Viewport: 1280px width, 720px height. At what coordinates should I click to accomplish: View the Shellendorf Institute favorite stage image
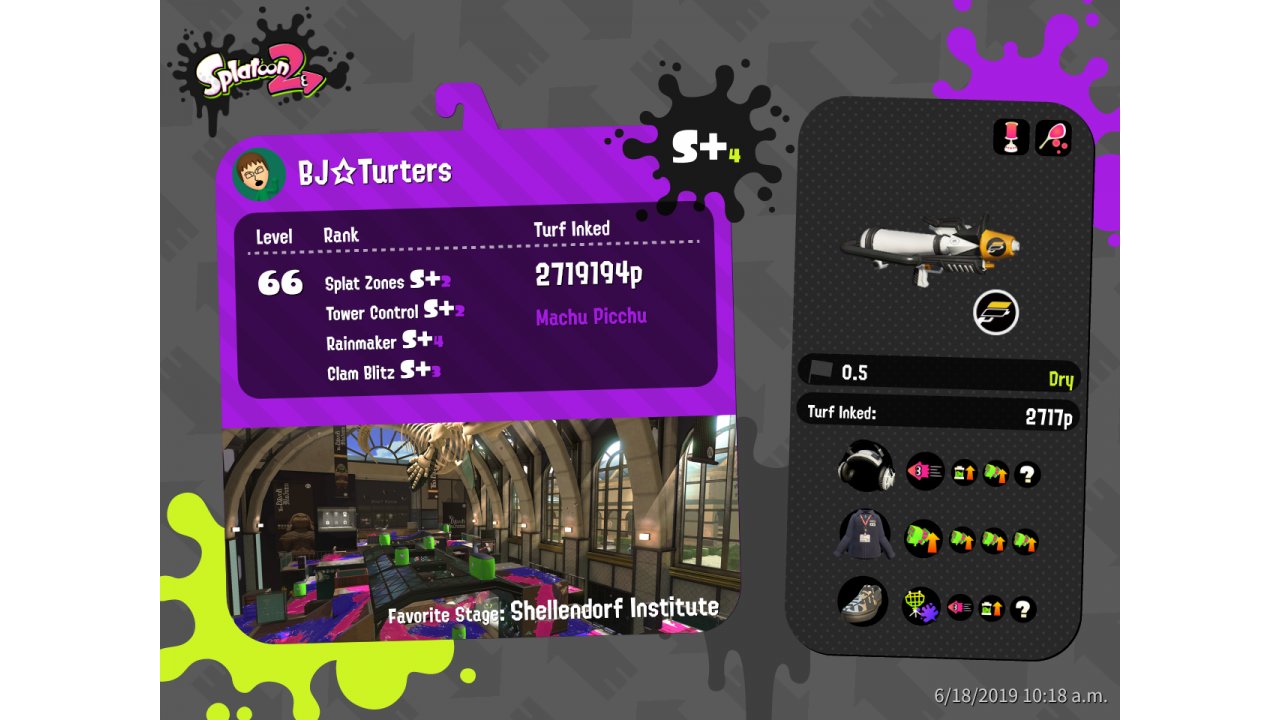pyautogui.click(x=480, y=525)
